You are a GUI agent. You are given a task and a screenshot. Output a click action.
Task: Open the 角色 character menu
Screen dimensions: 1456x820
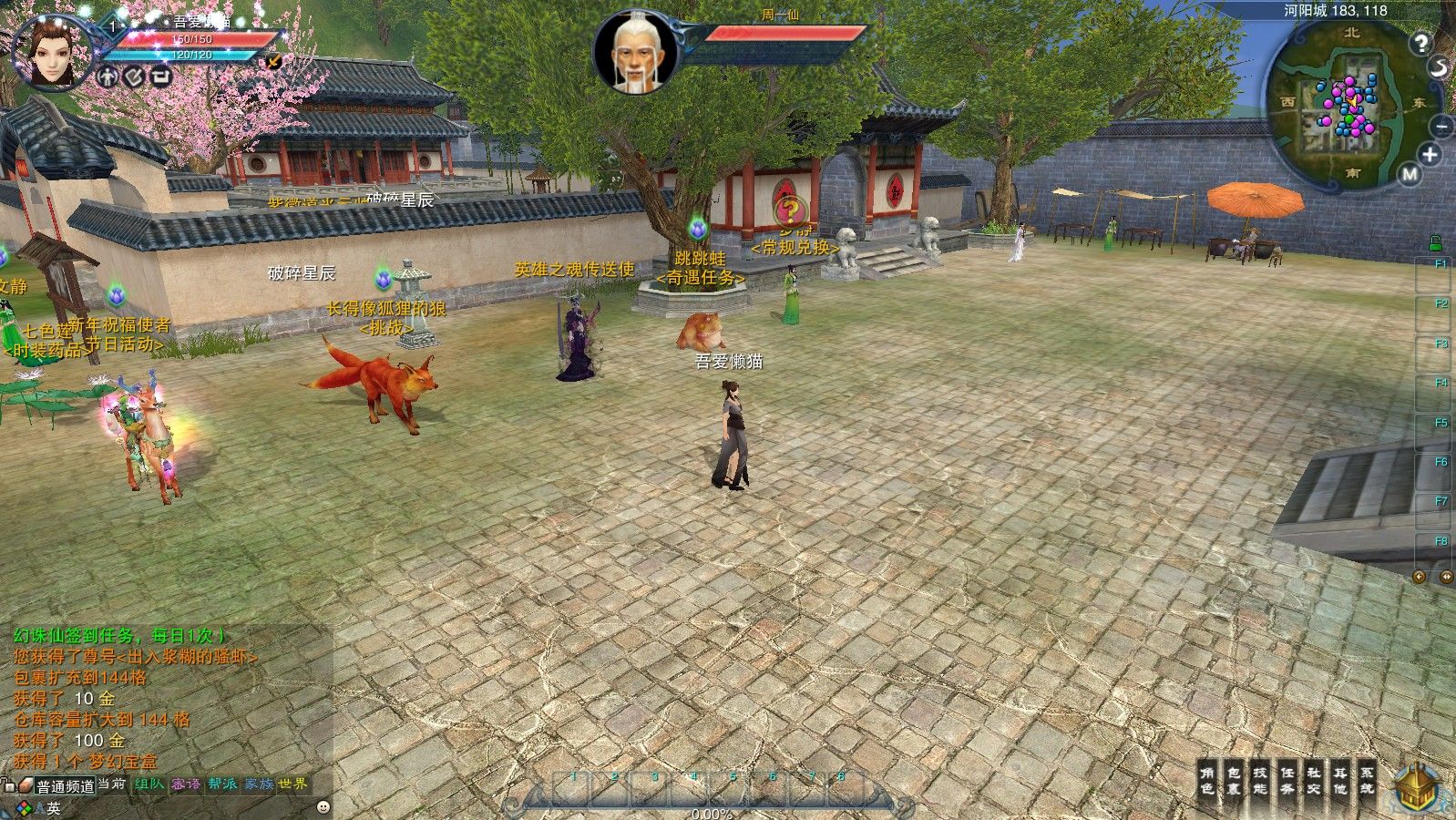(x=1207, y=781)
